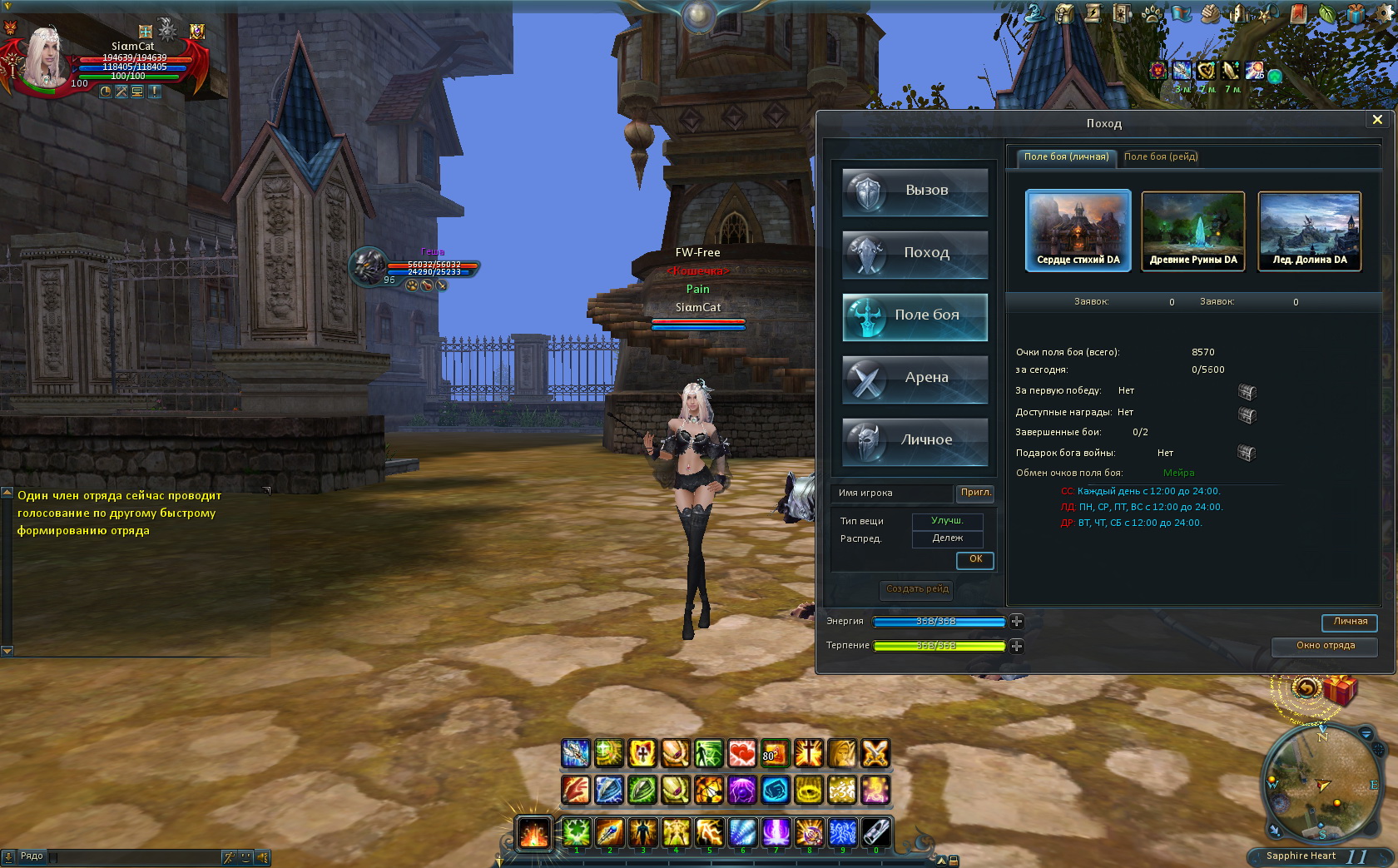This screenshot has height=868, width=1398.
Task: Click the Мейра exchange link
Action: (x=1178, y=473)
